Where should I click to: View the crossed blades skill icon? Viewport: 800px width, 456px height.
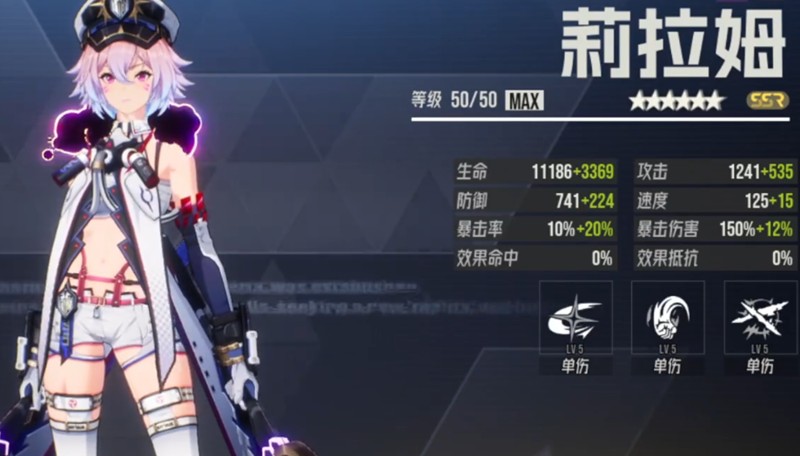759,319
